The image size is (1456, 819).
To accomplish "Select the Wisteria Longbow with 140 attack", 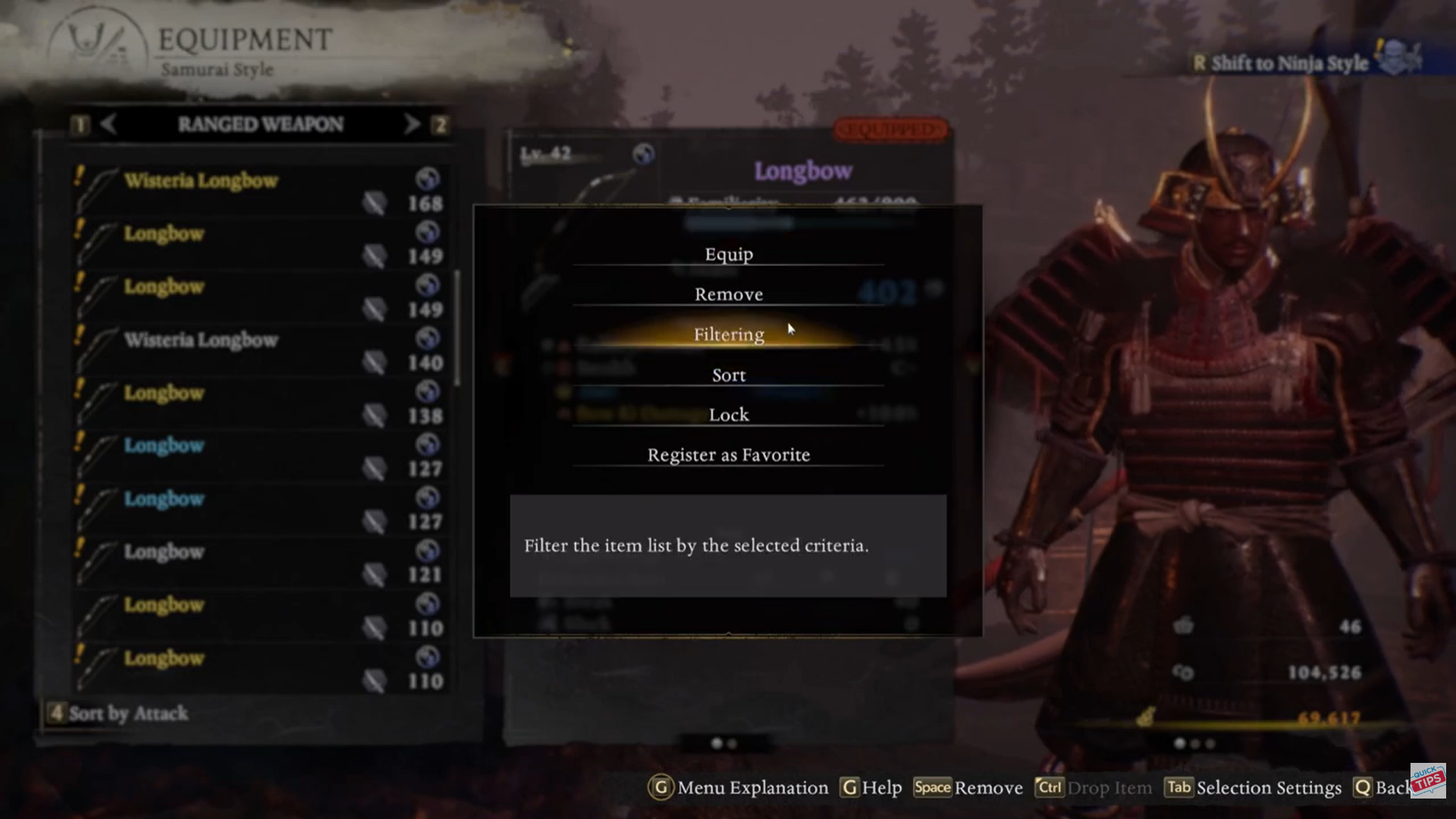I will tap(258, 349).
